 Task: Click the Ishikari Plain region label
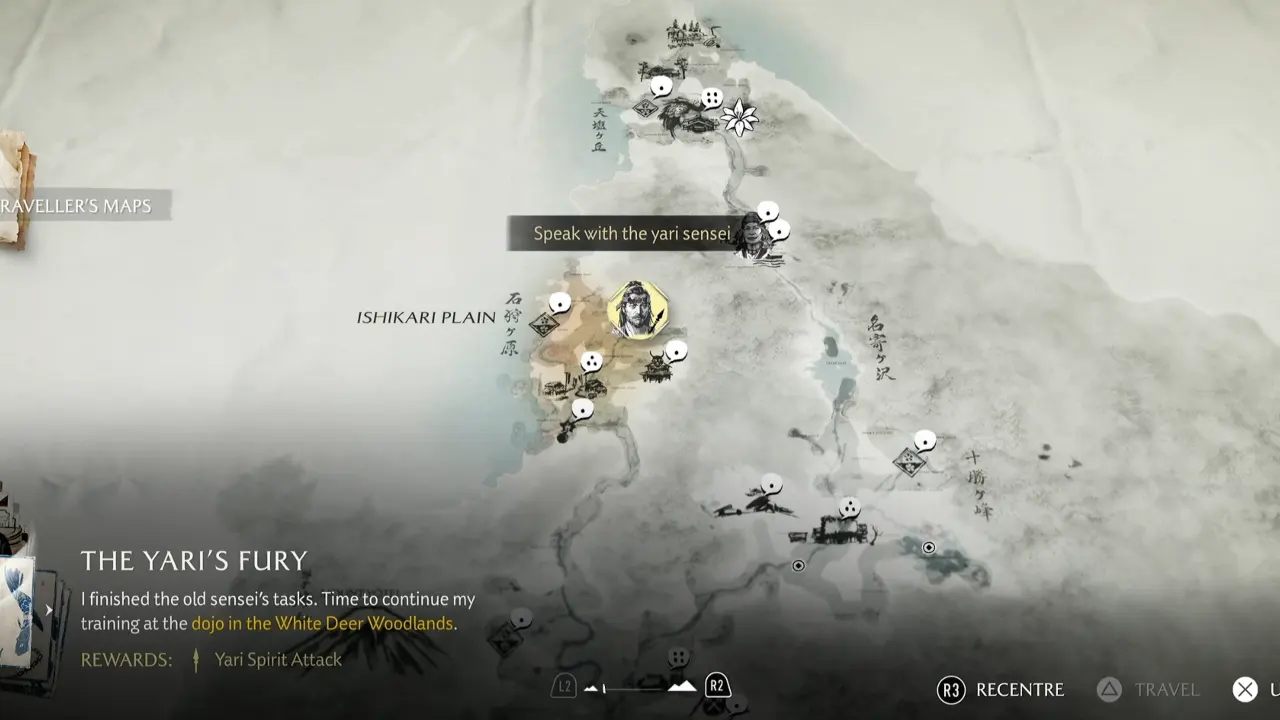click(x=426, y=318)
